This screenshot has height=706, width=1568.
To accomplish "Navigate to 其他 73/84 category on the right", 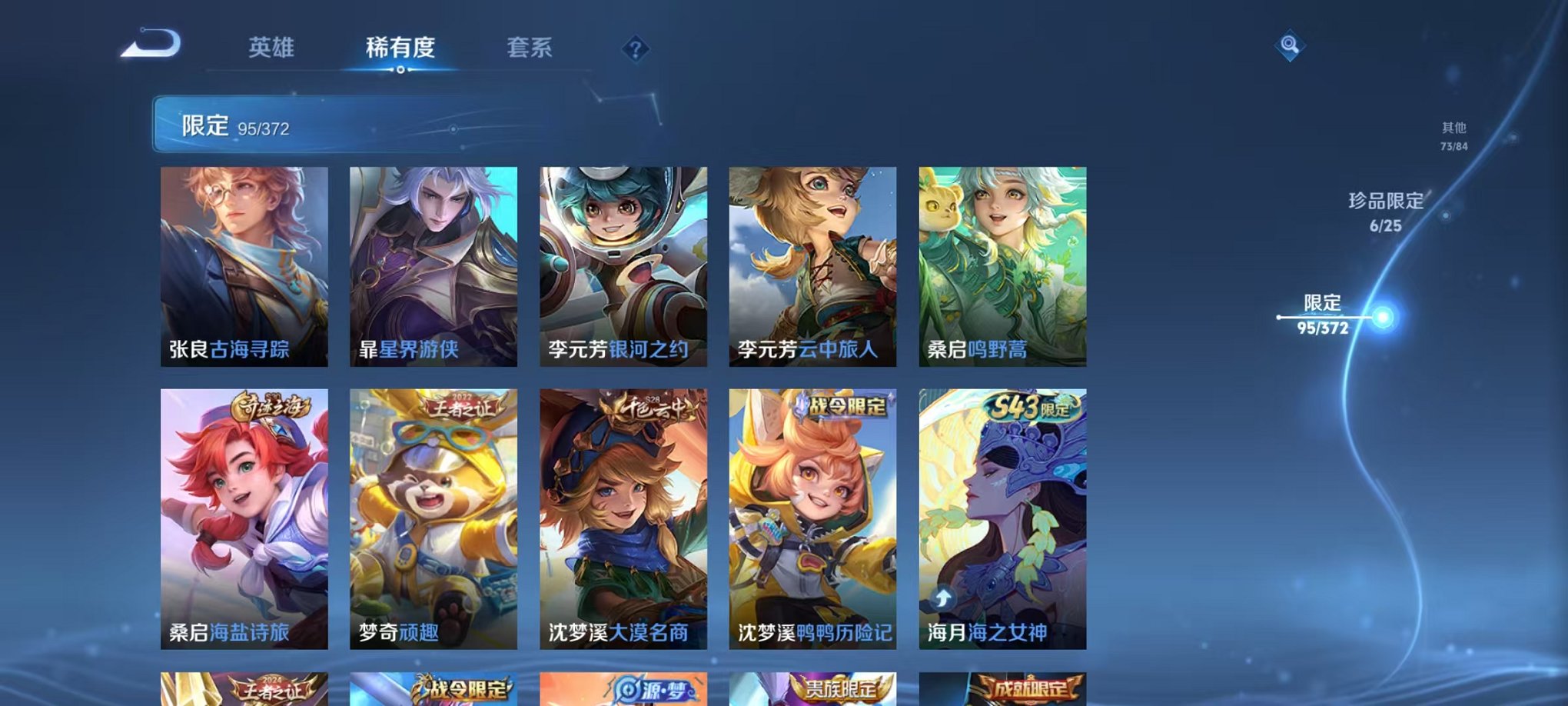I will coord(1453,137).
